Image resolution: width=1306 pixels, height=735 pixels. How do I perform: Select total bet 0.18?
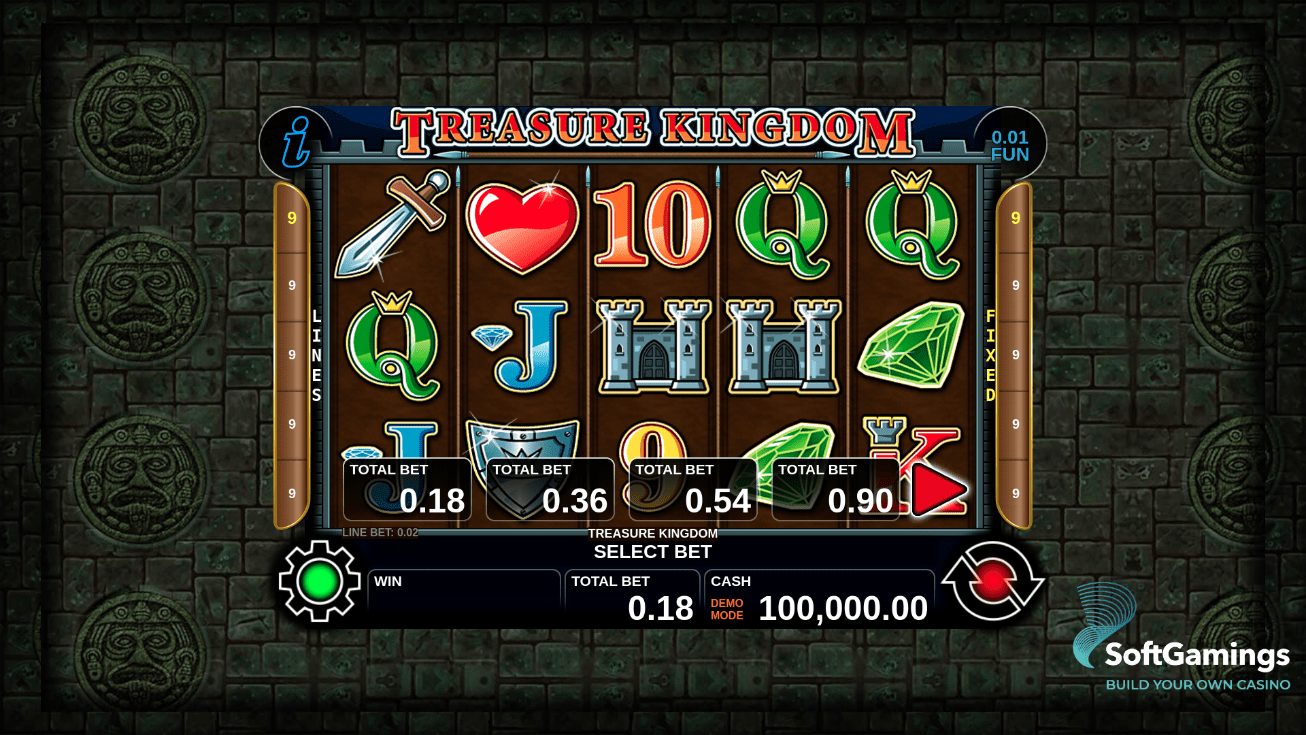coord(405,490)
